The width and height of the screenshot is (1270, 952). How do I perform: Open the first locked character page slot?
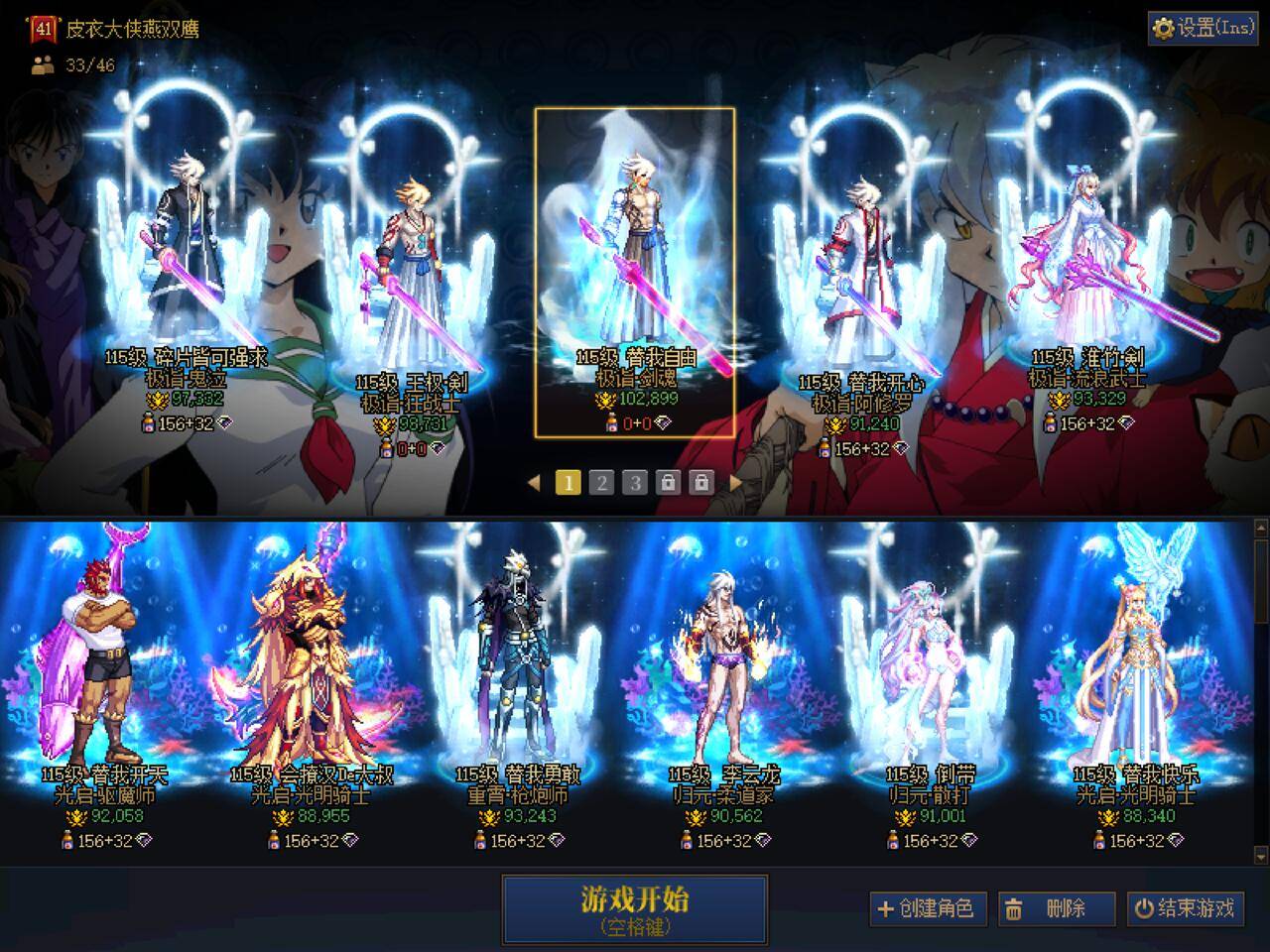[670, 482]
